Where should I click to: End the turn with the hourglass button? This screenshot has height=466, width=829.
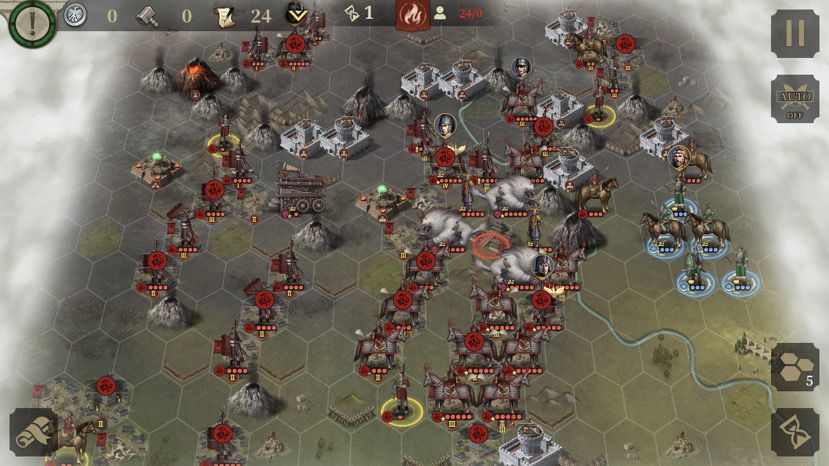click(x=795, y=431)
